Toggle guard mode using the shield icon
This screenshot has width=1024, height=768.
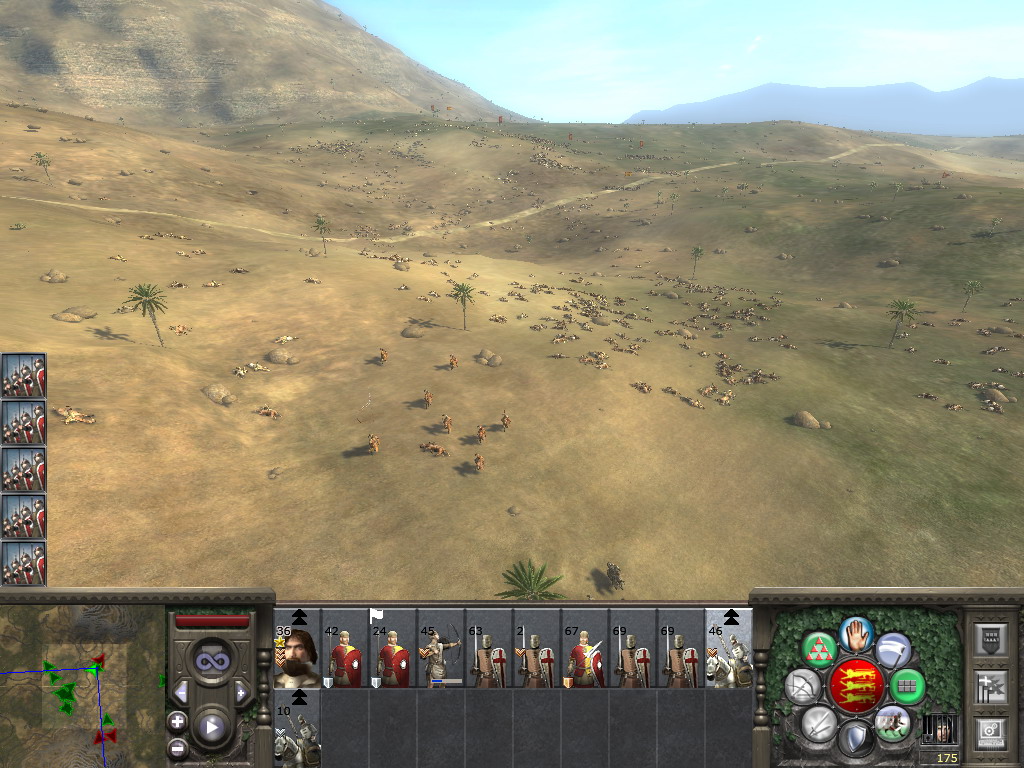855,738
